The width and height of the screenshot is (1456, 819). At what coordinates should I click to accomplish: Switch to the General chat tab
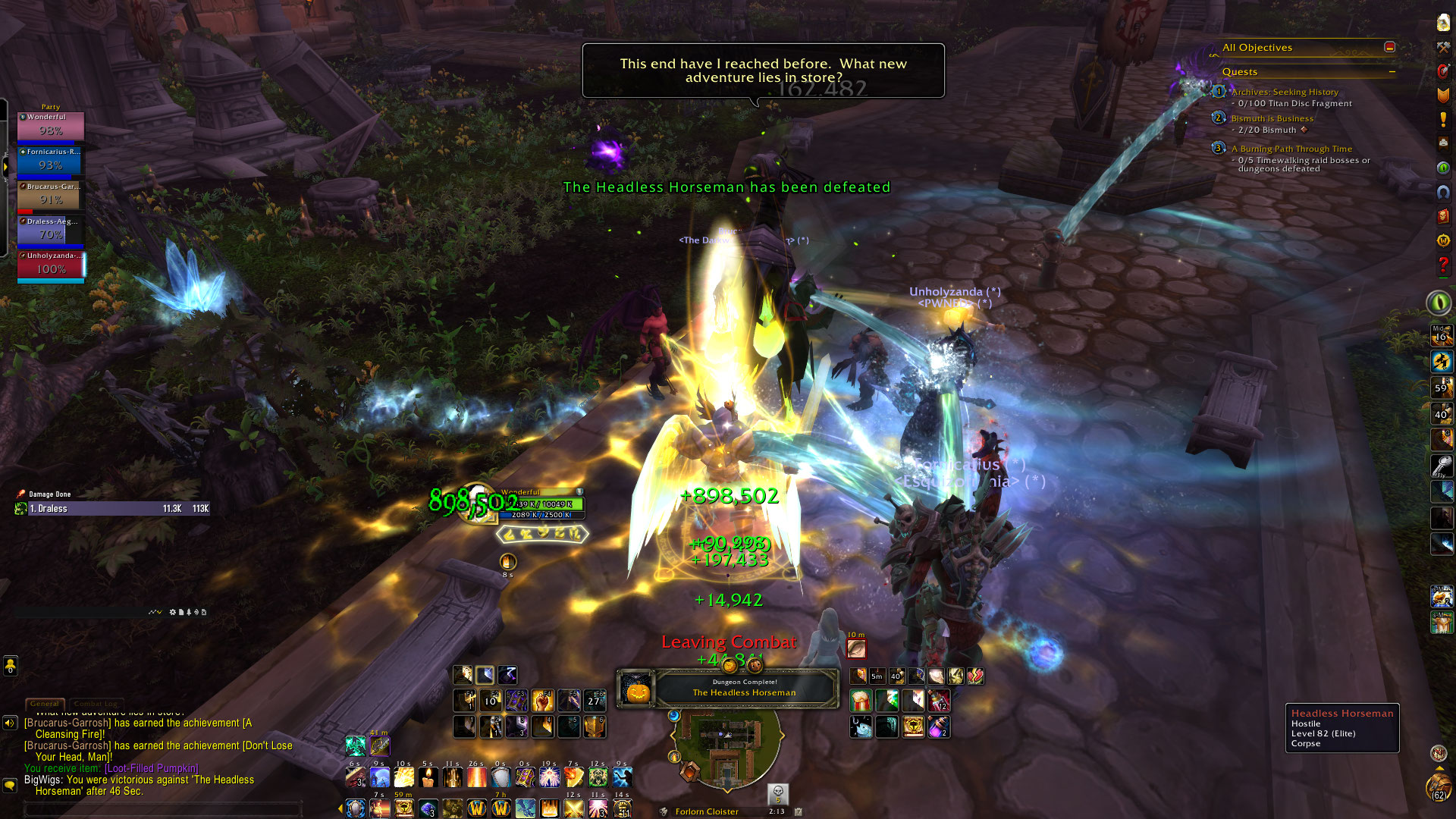pos(45,704)
